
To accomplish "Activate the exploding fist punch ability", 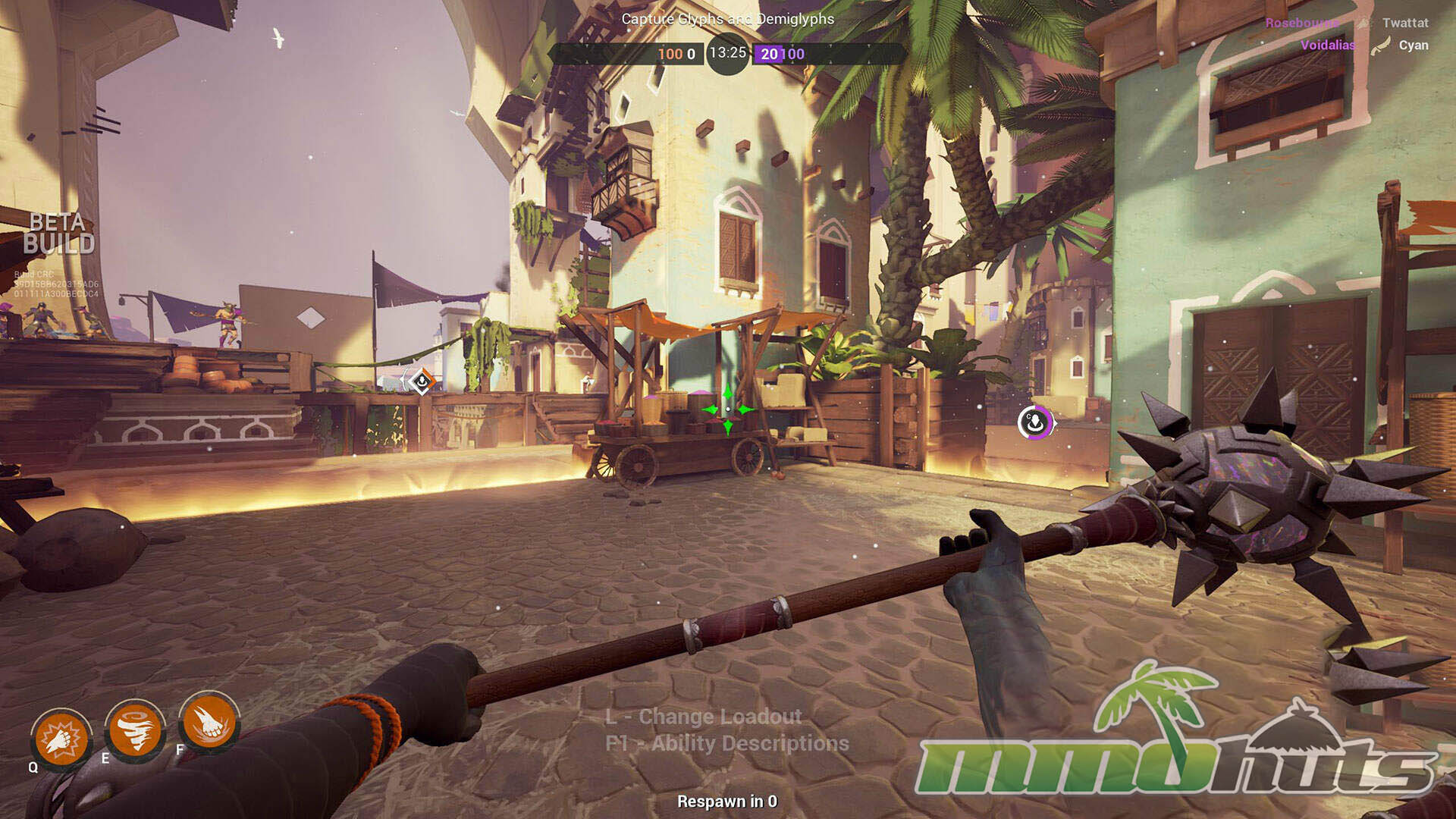I will point(61,739).
